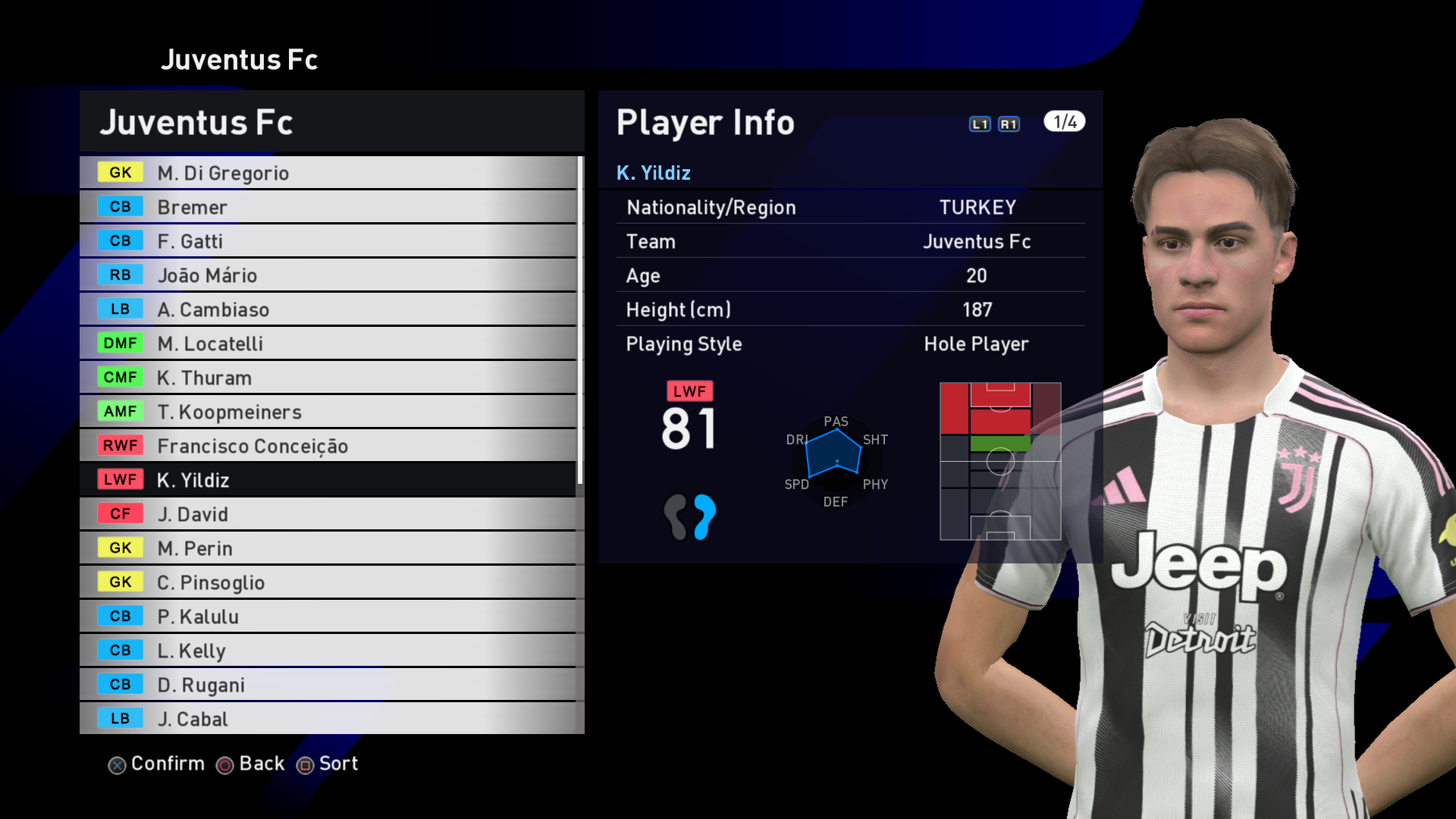Select Francisco Conceição row
The width and height of the screenshot is (1456, 819).
click(x=328, y=446)
